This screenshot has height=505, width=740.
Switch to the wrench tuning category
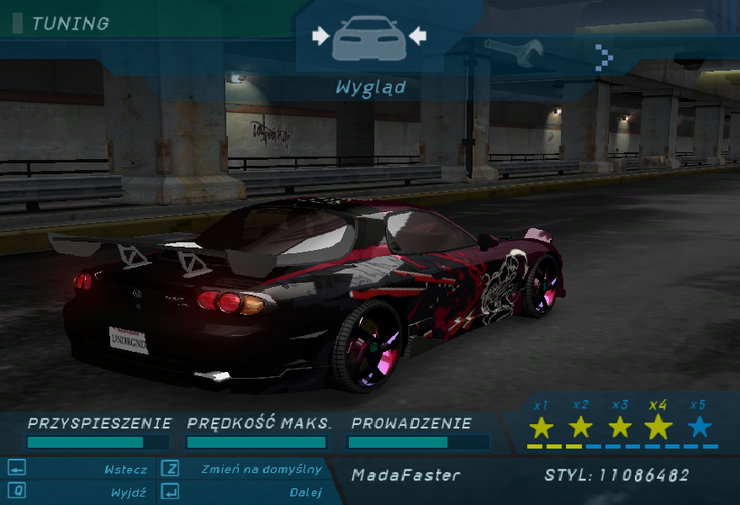(x=513, y=50)
